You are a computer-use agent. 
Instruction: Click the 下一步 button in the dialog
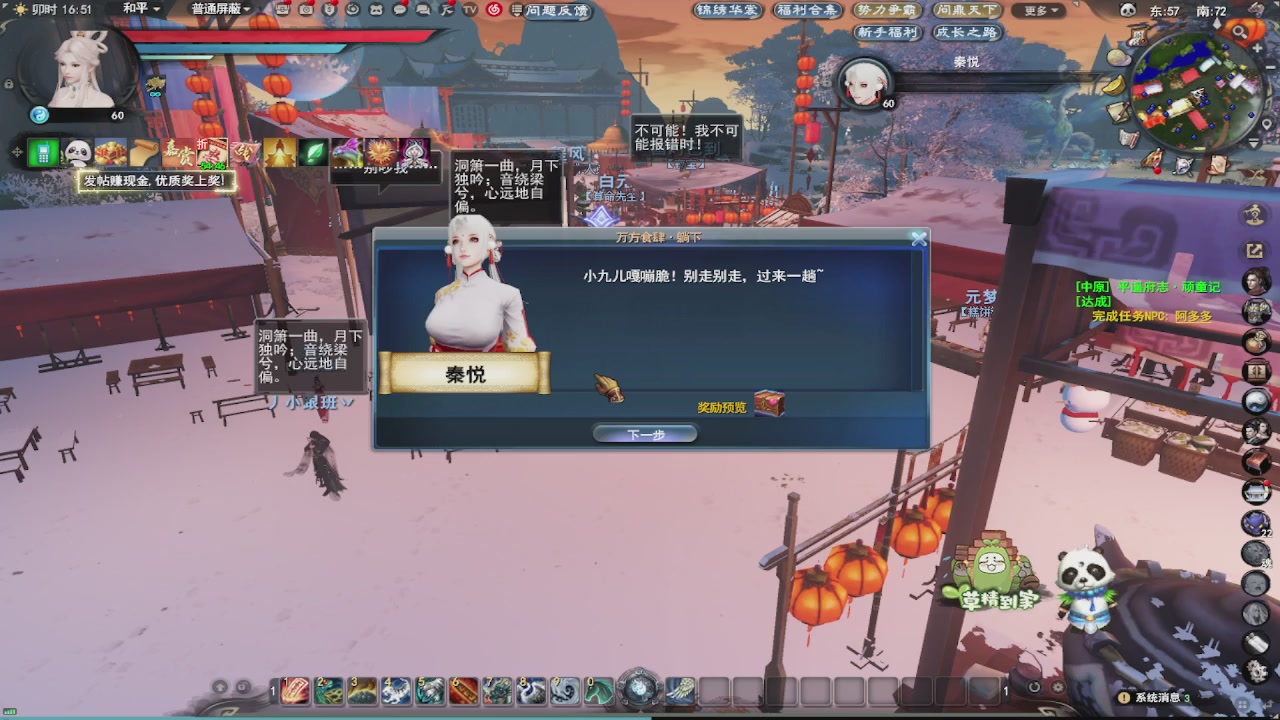coord(645,434)
